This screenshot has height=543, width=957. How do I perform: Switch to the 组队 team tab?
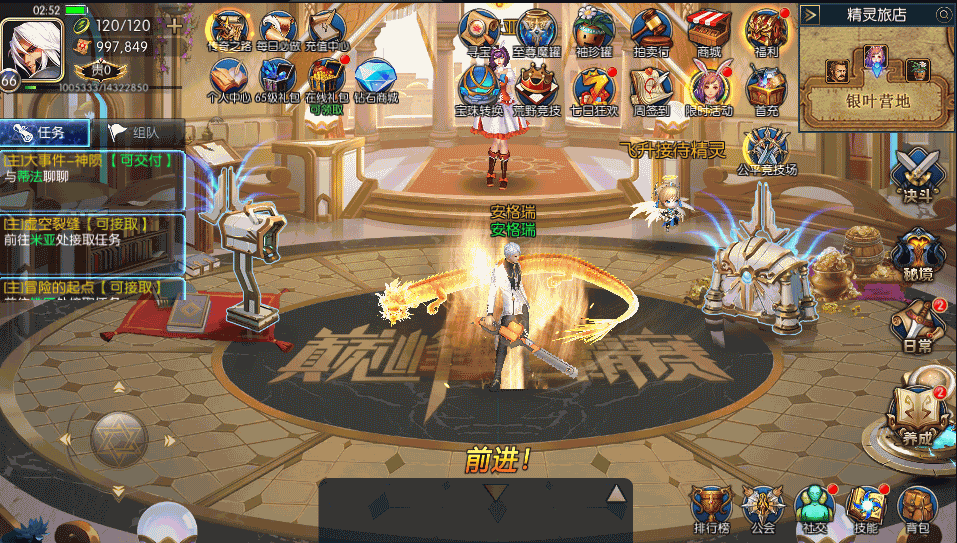tap(137, 132)
